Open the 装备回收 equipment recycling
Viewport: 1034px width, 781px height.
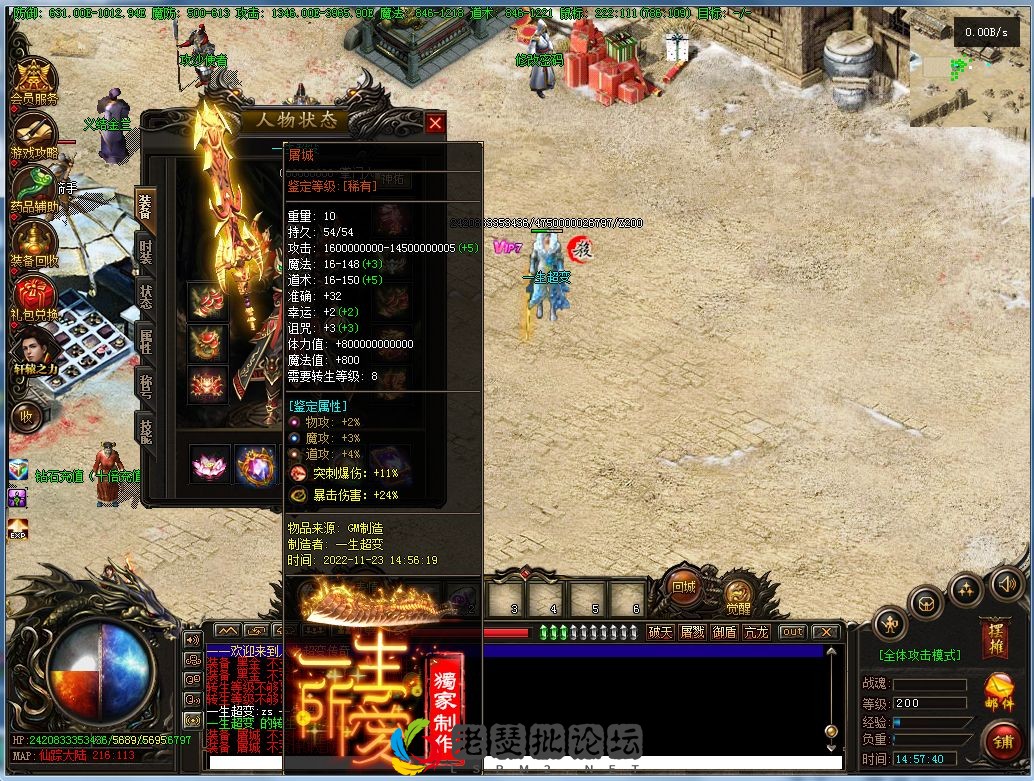click(35, 242)
